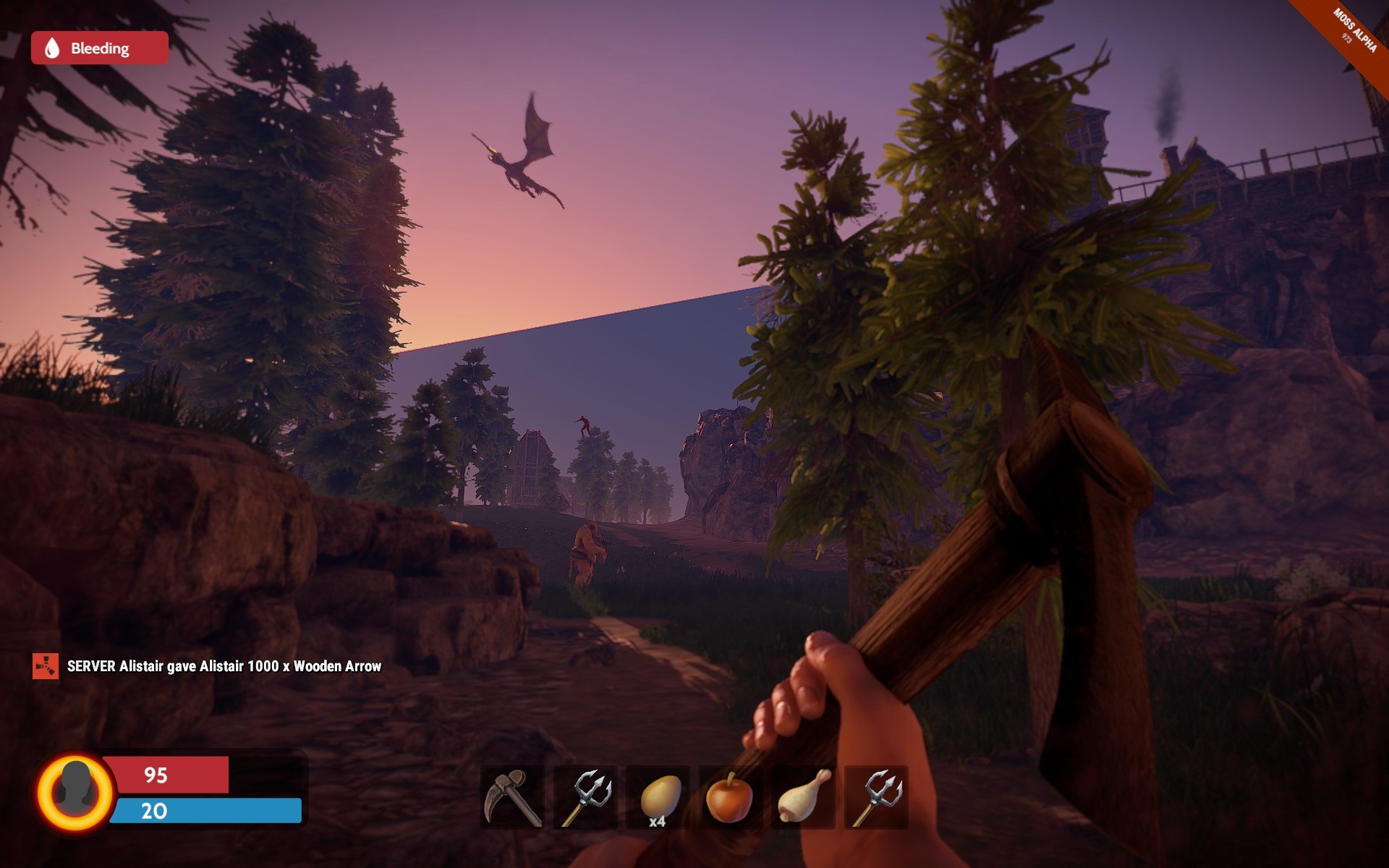
Task: Select the potato stack of four
Action: pyautogui.click(x=658, y=797)
